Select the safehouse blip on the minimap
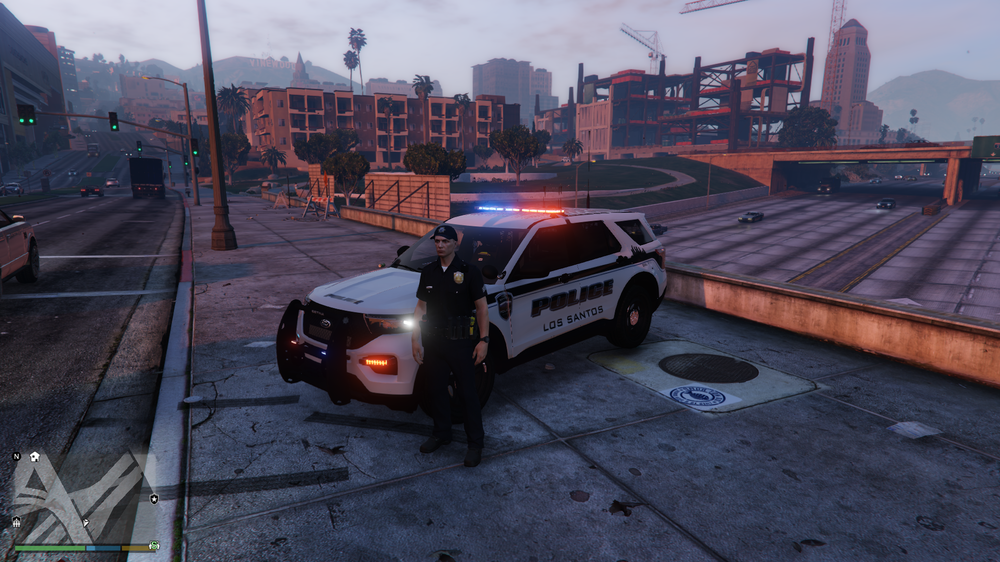Screen dimensions: 1000x562 (34, 456)
